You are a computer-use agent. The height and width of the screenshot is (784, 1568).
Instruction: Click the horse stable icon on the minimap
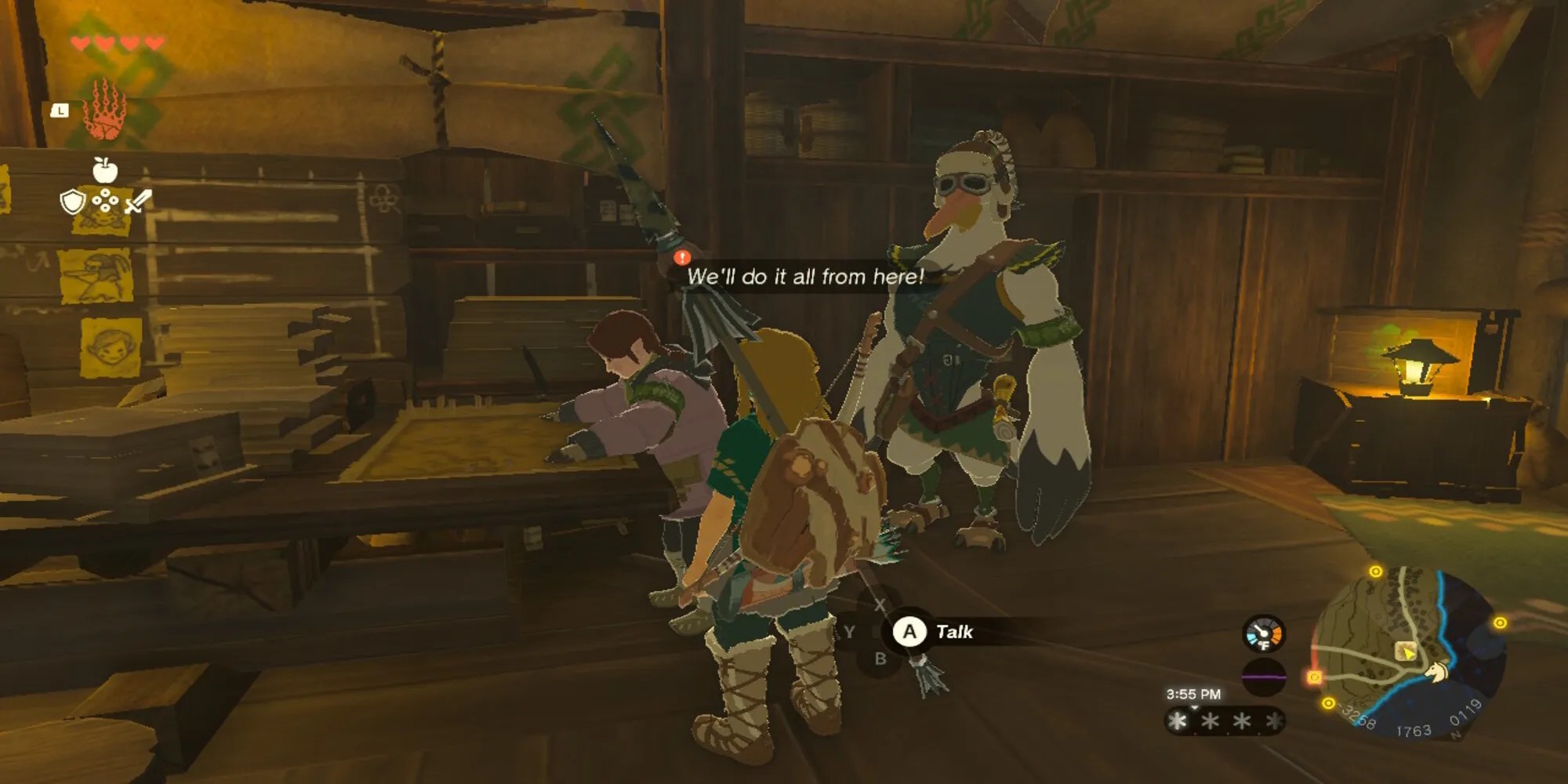1438,673
